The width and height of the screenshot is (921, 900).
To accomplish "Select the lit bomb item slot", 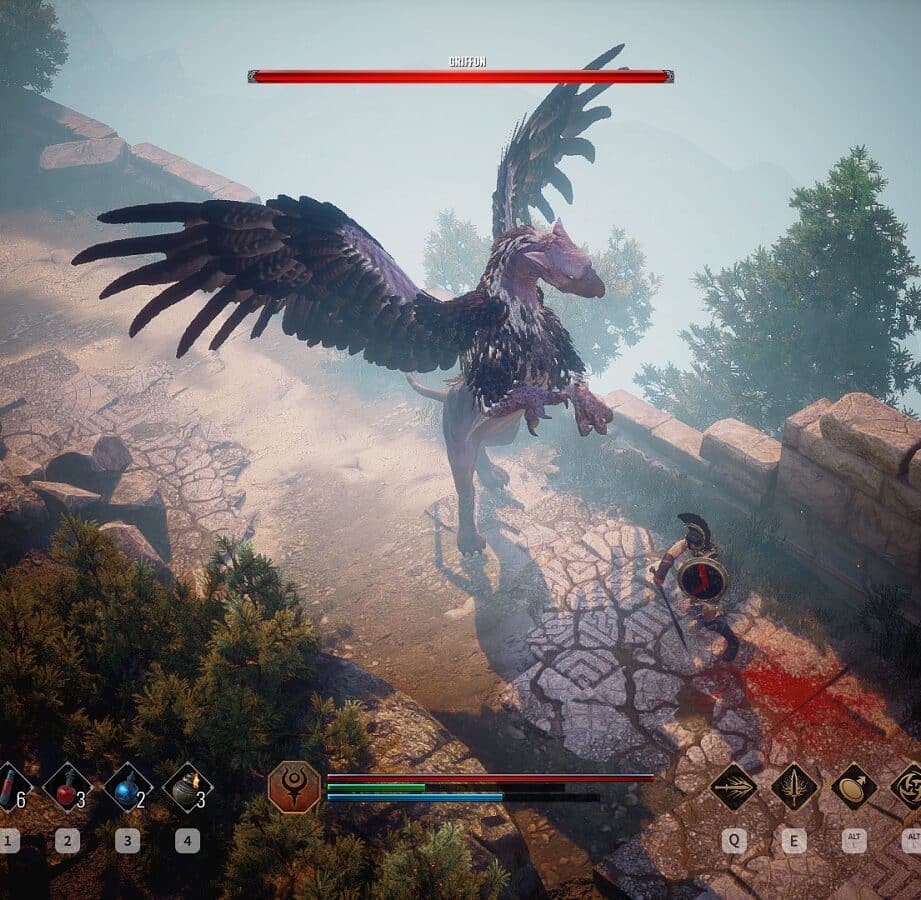I will pyautogui.click(x=187, y=787).
